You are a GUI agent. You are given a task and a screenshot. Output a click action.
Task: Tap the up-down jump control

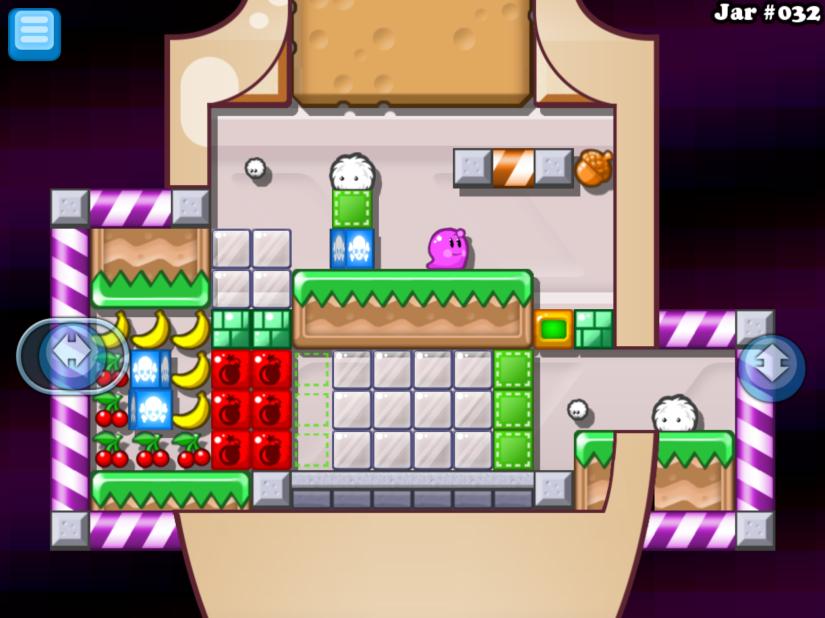pos(772,368)
